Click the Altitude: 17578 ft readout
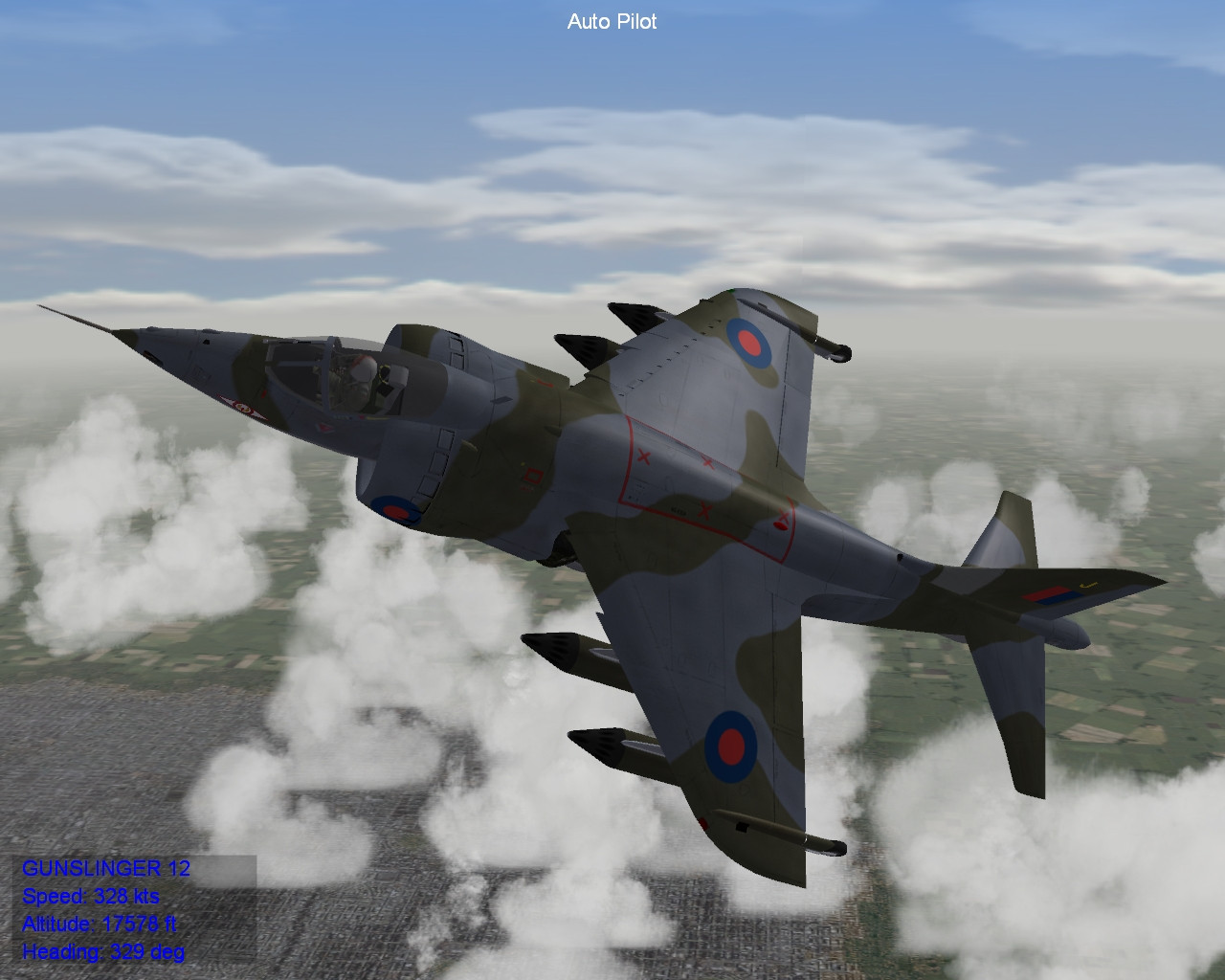The width and height of the screenshot is (1225, 980). click(x=98, y=925)
